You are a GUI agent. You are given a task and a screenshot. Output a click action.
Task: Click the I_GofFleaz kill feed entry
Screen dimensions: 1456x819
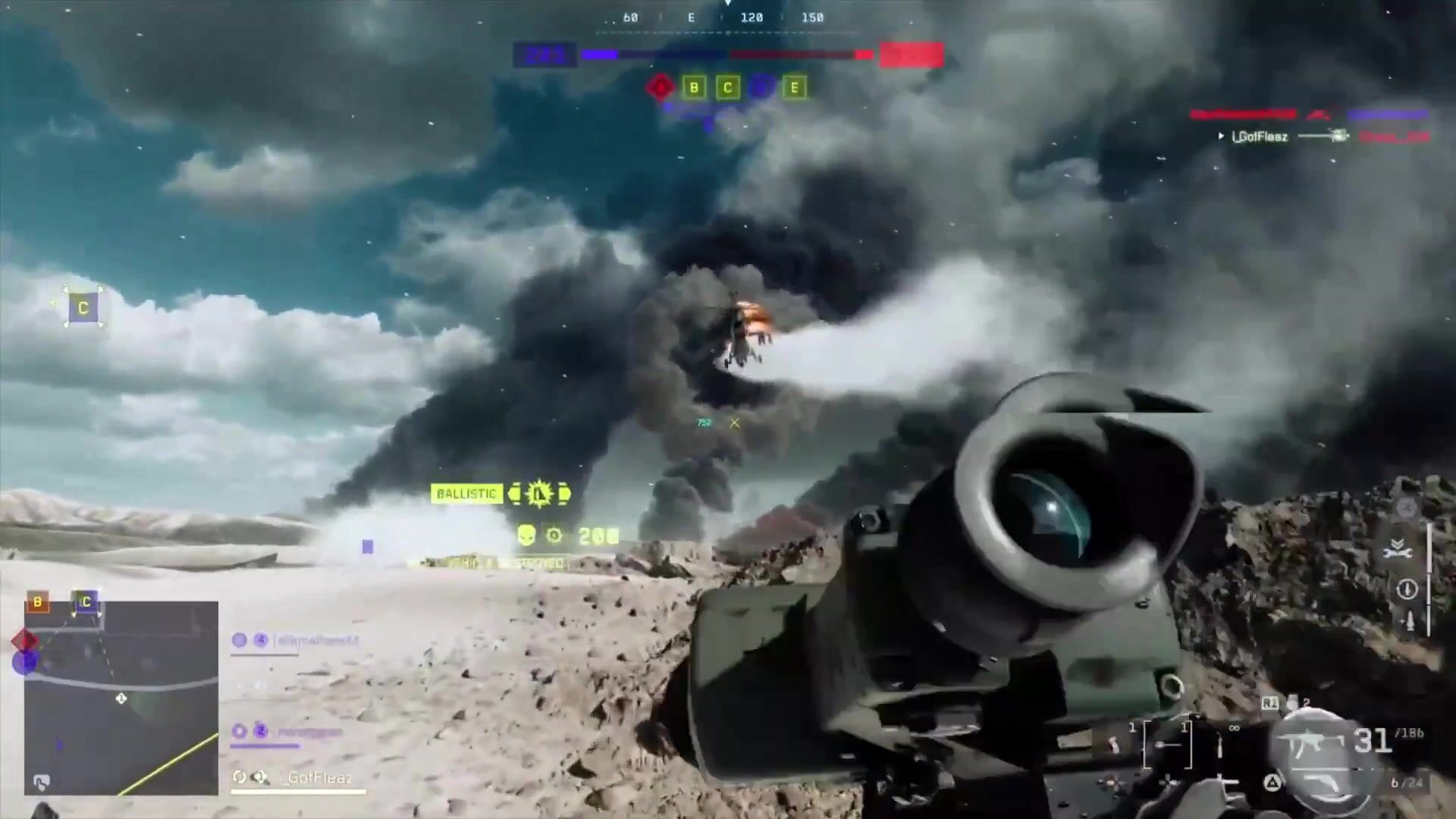point(1259,136)
